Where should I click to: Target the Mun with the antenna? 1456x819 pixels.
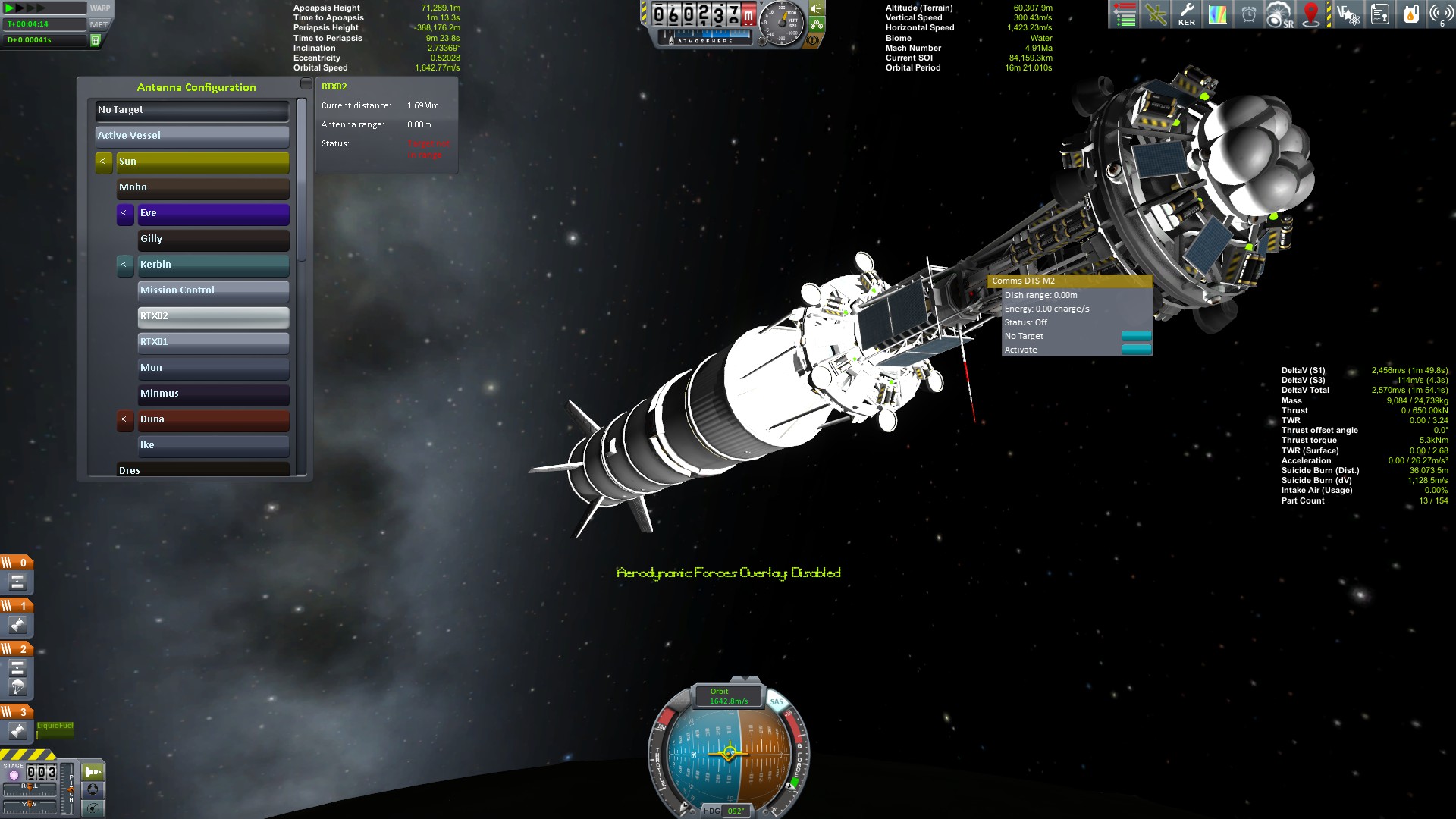click(213, 368)
